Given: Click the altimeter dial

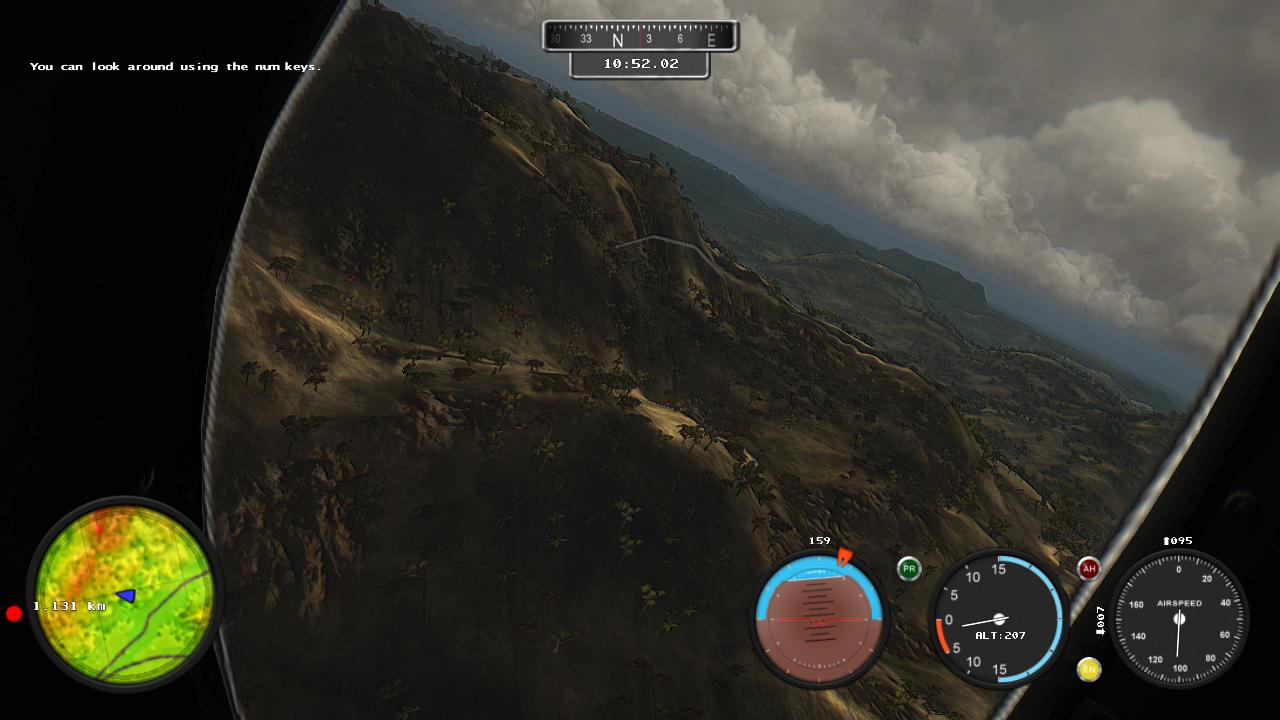Looking at the screenshot, I should coord(997,619).
